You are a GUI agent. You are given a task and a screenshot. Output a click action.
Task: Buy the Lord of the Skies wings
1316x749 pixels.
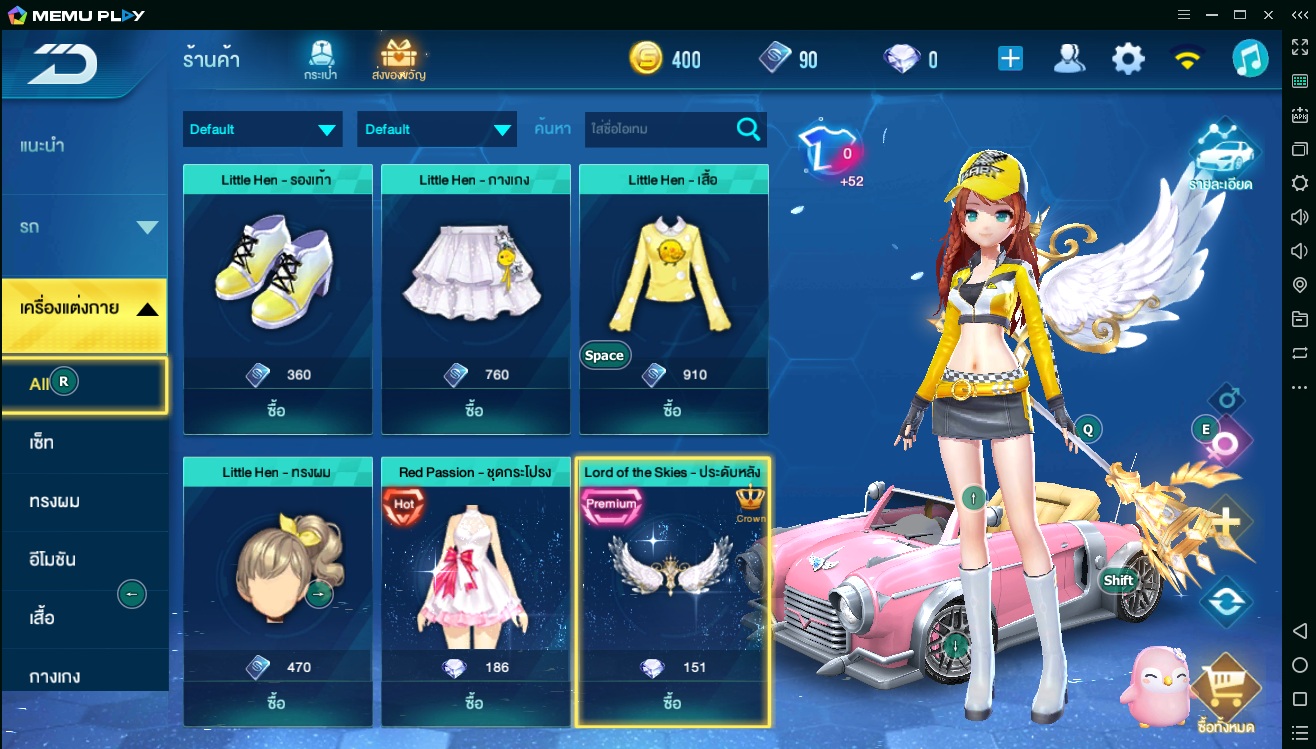(672, 703)
